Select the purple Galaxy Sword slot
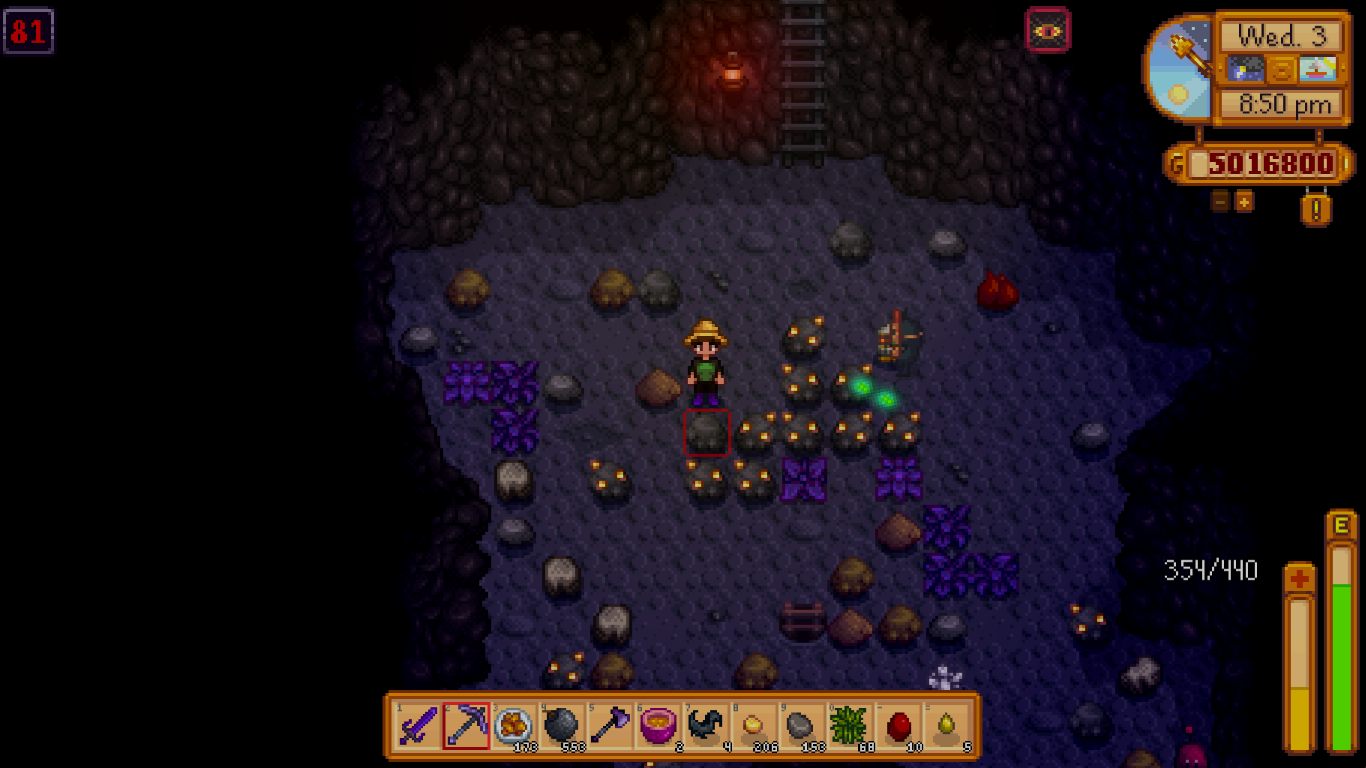This screenshot has height=768, width=1366. point(417,726)
